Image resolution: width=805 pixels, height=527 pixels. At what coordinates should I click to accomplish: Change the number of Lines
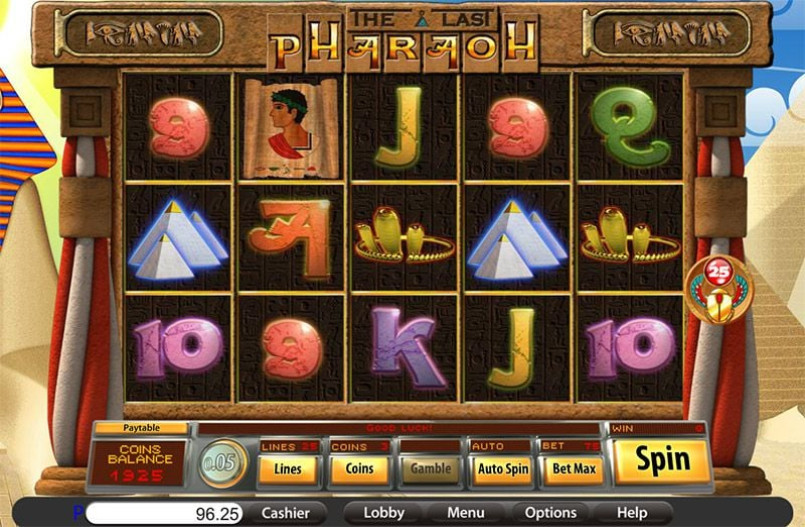click(x=288, y=468)
